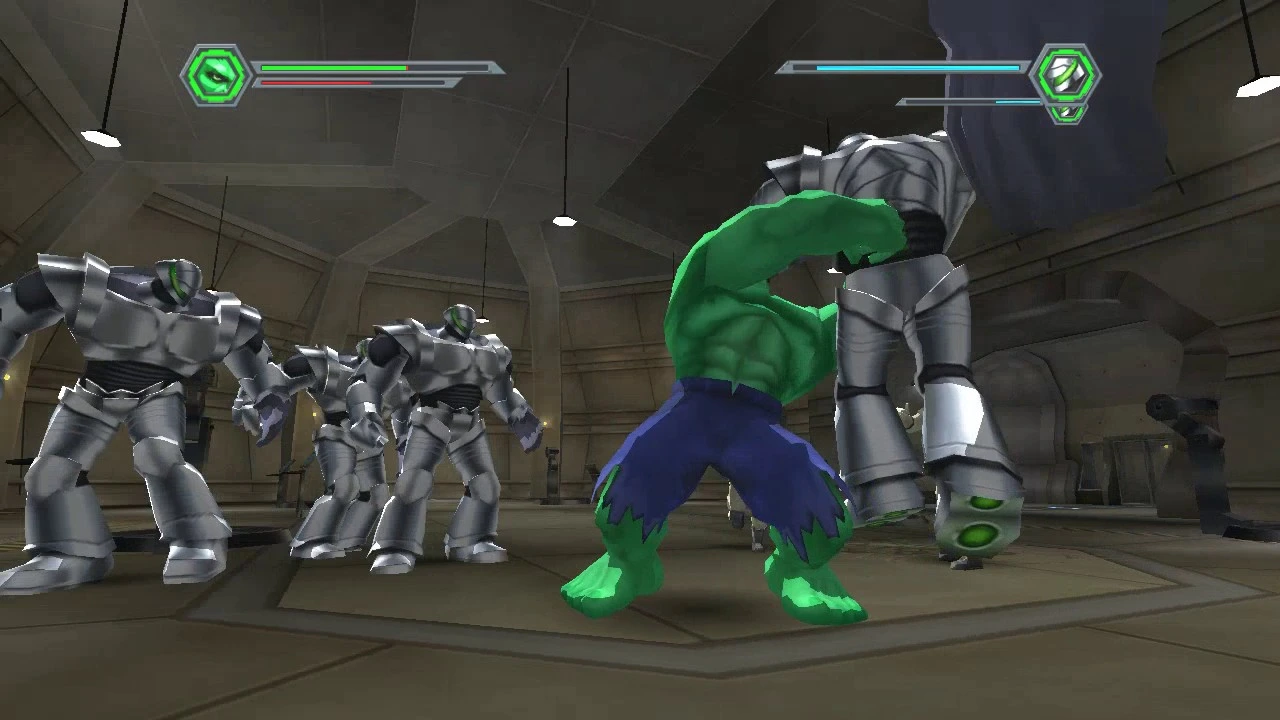
Task: Click Hulk's green health bar
Action: (330, 68)
